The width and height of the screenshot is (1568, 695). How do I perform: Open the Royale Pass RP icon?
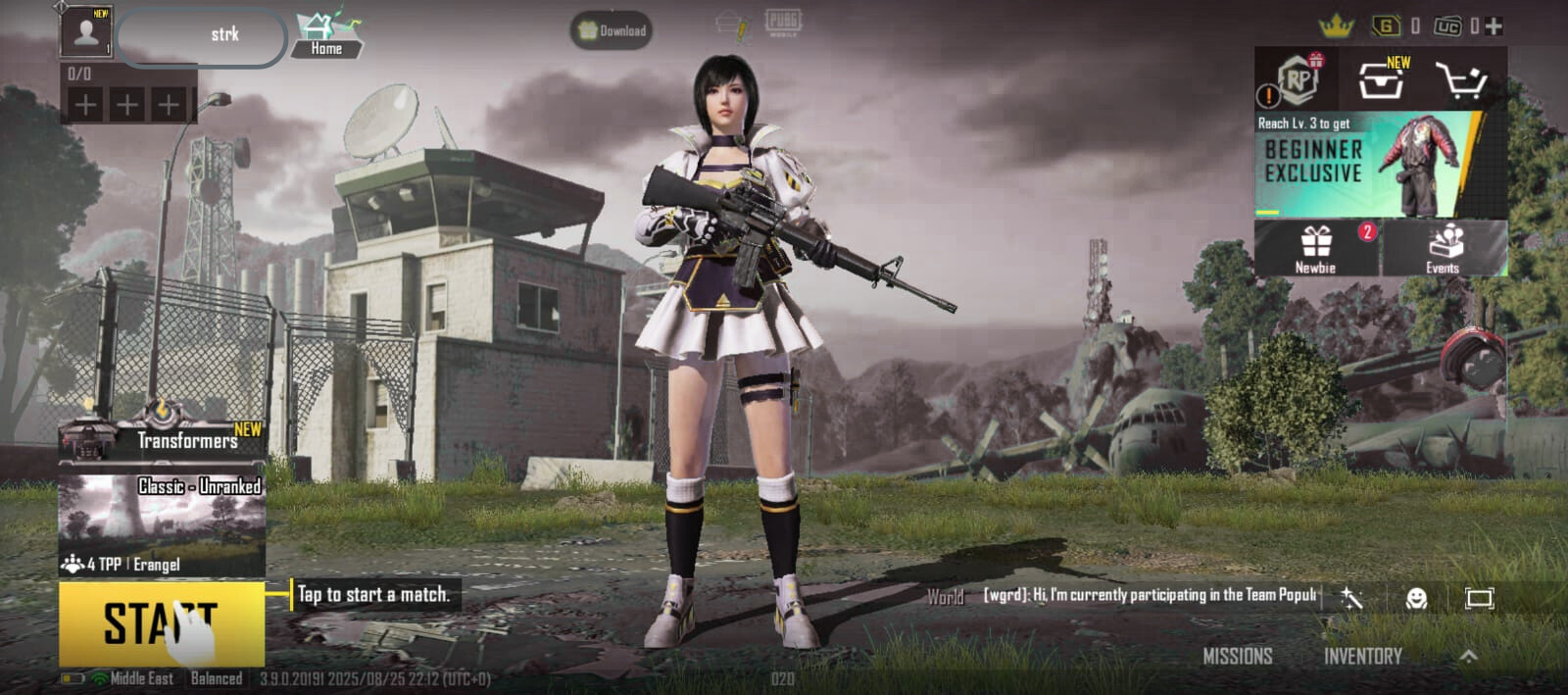pyautogui.click(x=1298, y=80)
